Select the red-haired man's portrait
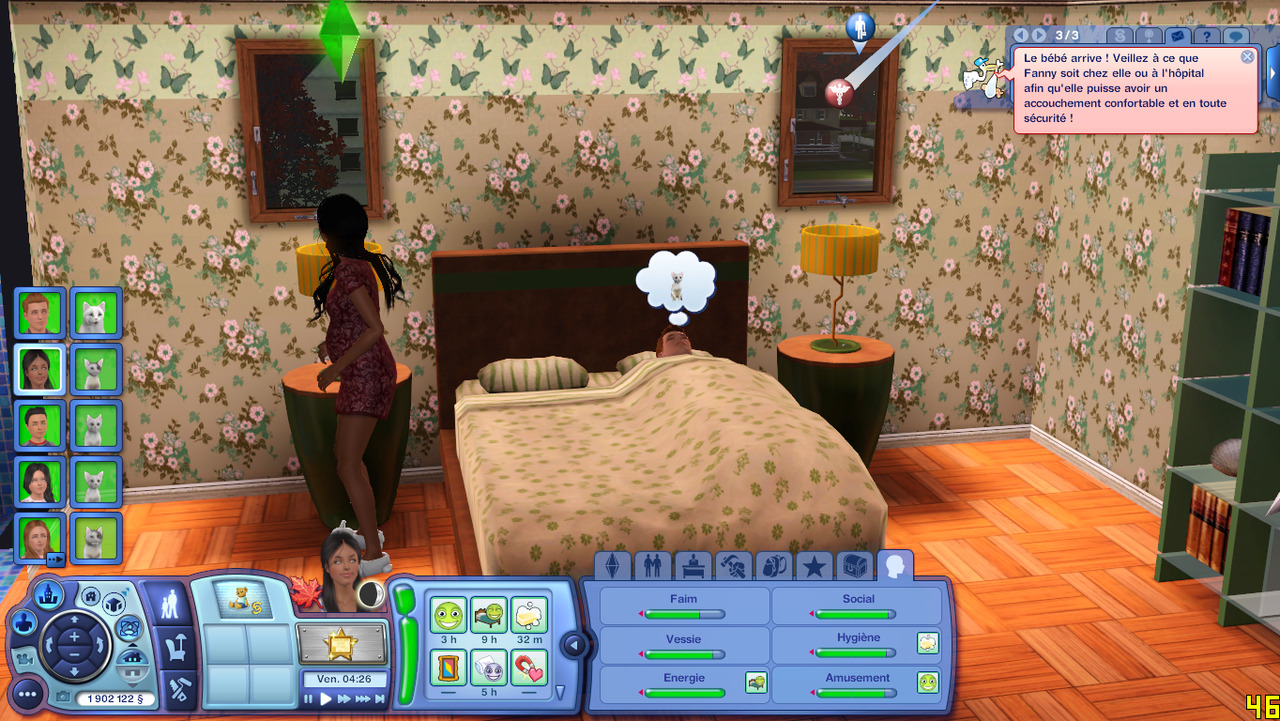The image size is (1280, 721). click(x=40, y=313)
